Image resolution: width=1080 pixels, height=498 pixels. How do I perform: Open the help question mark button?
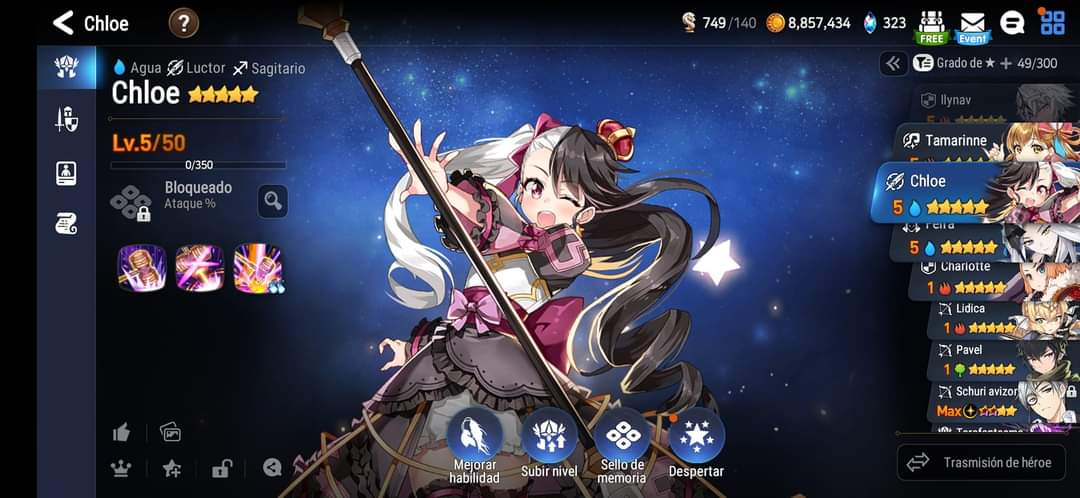tap(183, 22)
